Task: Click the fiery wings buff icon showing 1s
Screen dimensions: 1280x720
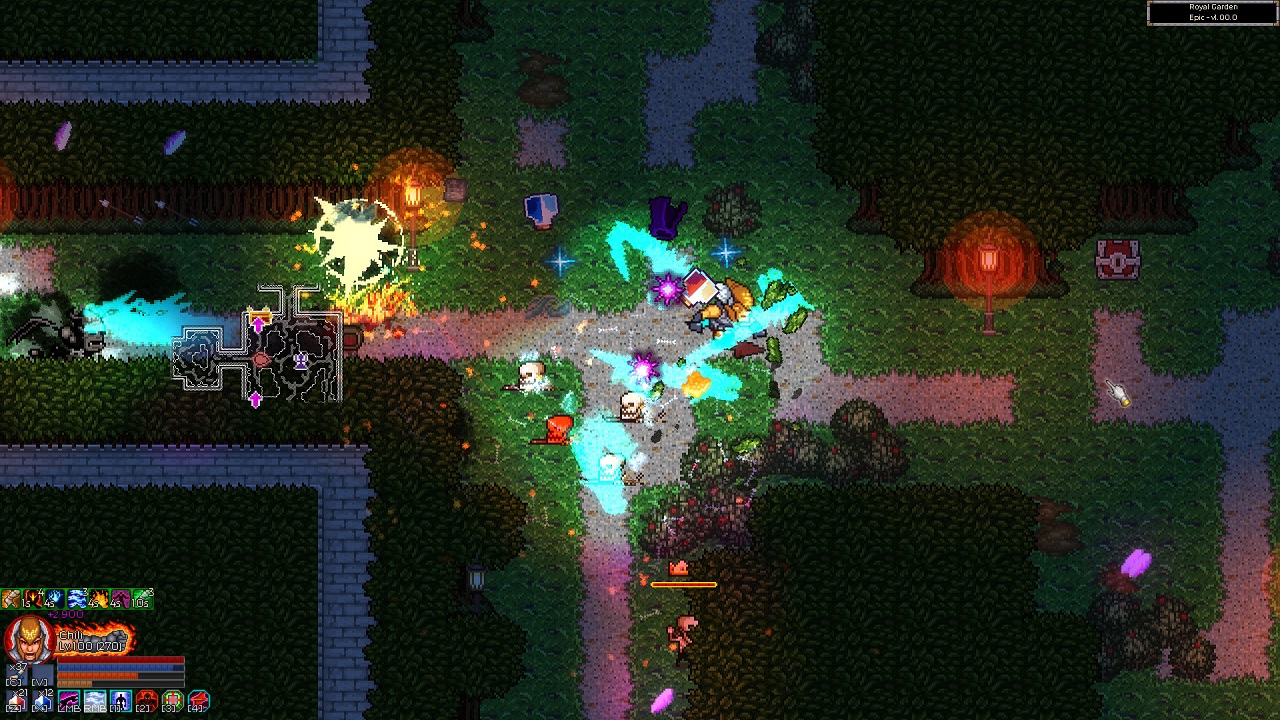Action: [32, 598]
